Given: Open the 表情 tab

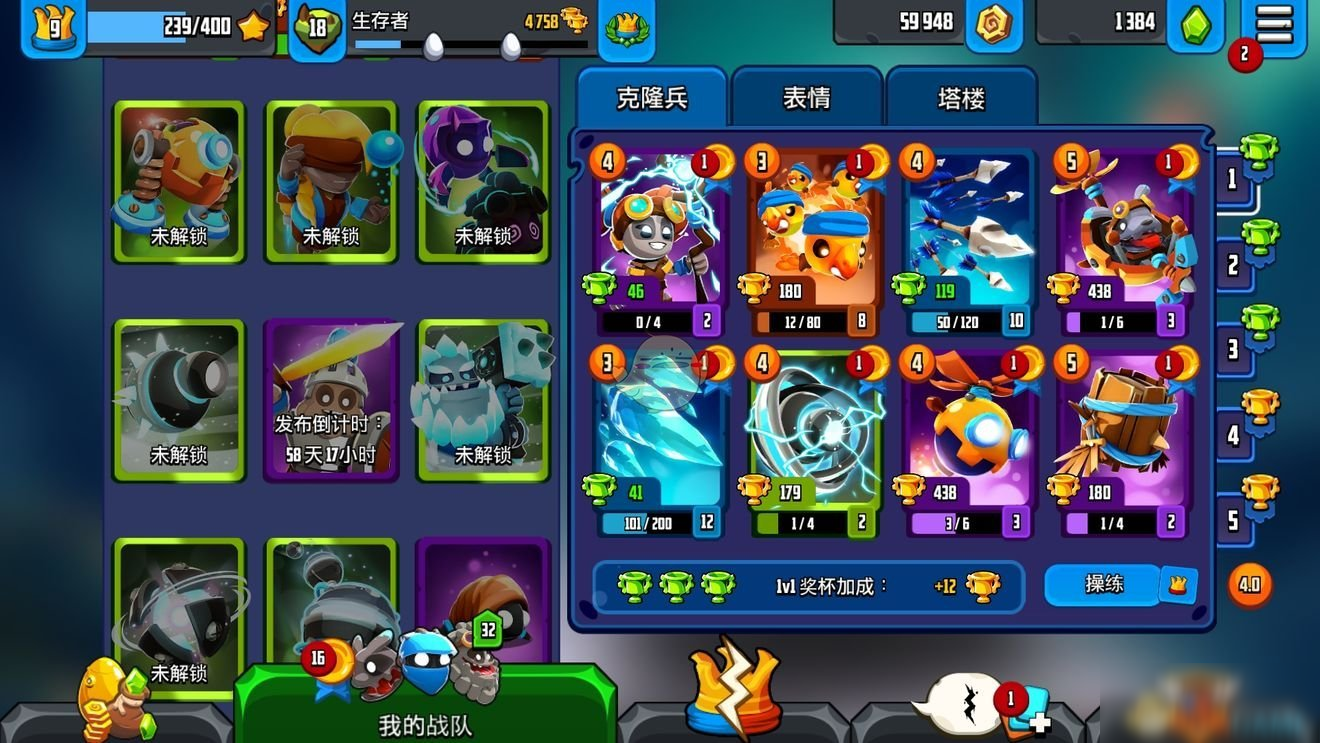Looking at the screenshot, I should (806, 98).
